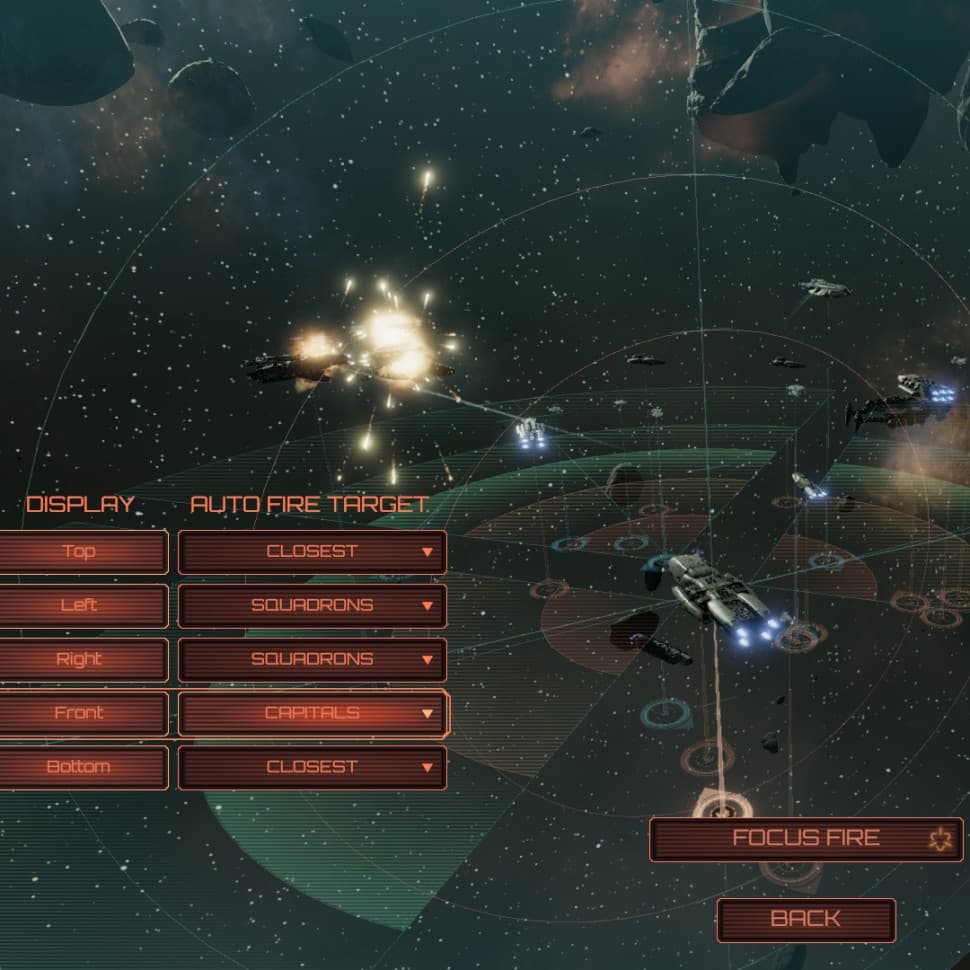
Task: Open the Front CAPITALS target dropdown
Action: tap(312, 713)
